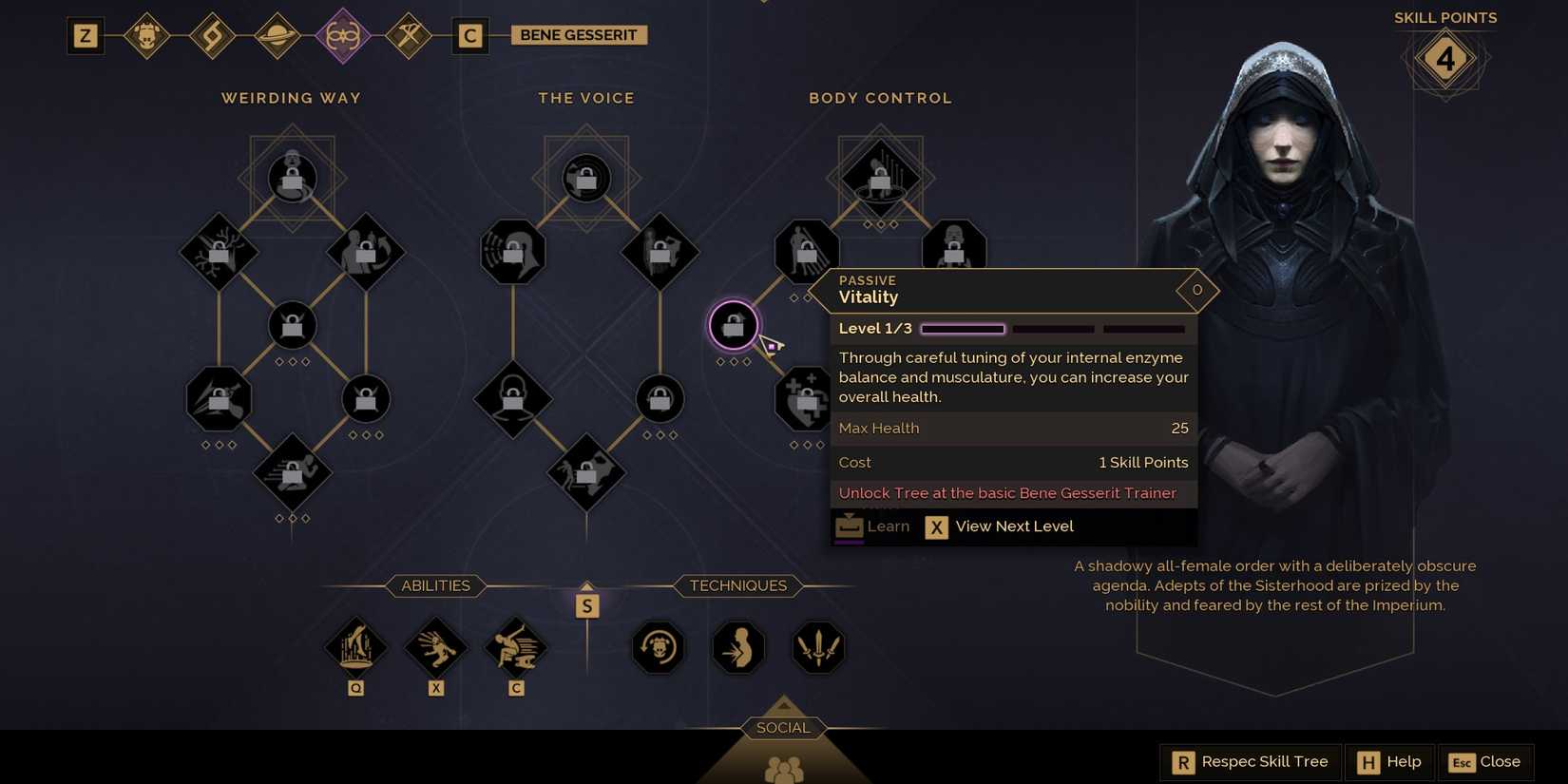1568x784 pixels.
Task: Open the Techniques section header
Action: click(x=736, y=585)
